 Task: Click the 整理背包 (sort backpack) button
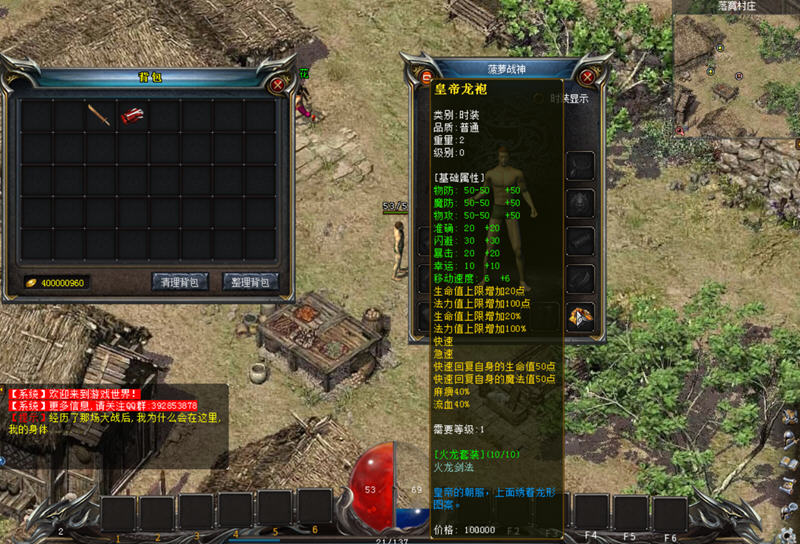pos(250,282)
